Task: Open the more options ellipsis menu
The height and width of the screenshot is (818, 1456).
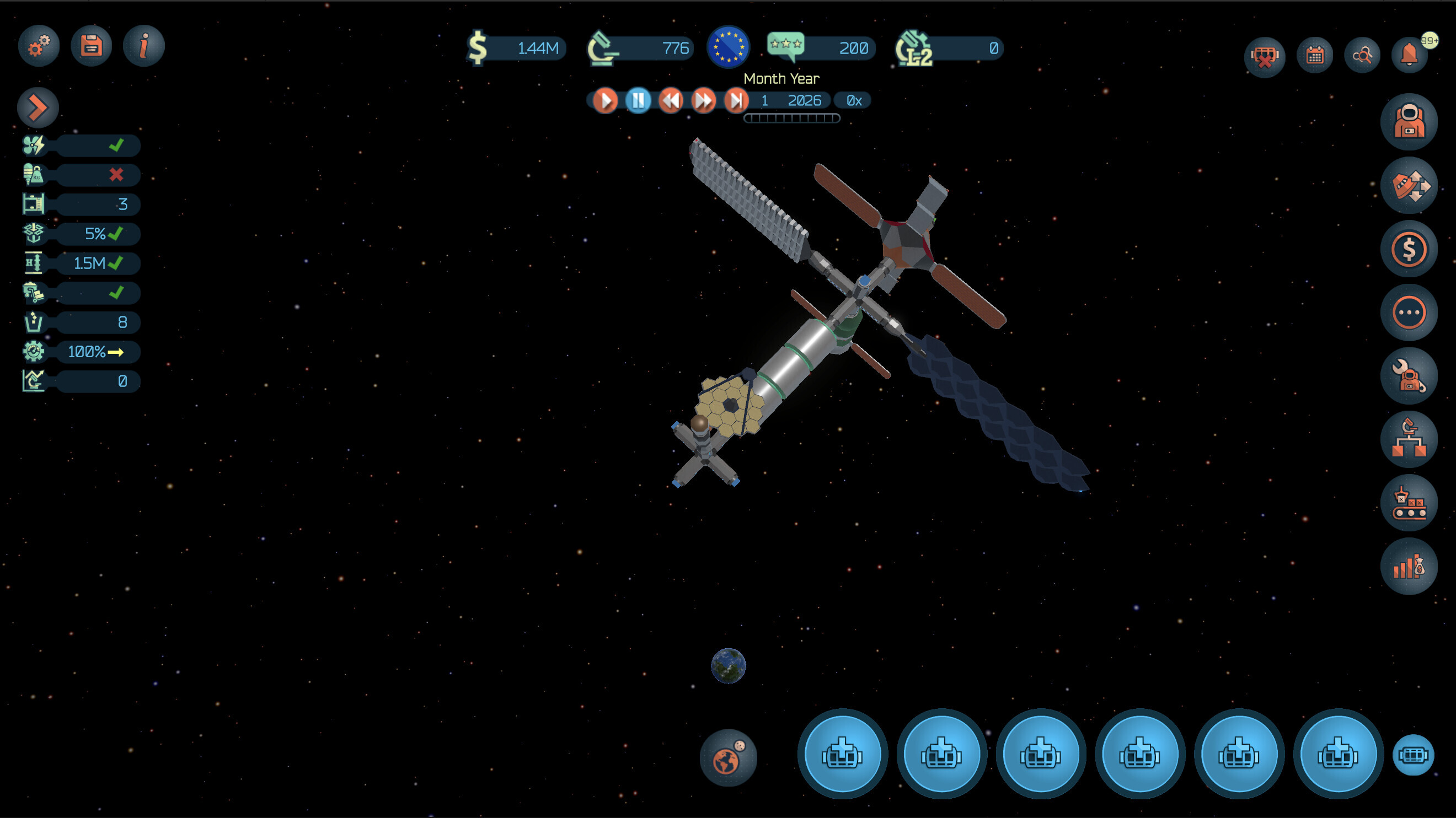Action: (x=1410, y=313)
